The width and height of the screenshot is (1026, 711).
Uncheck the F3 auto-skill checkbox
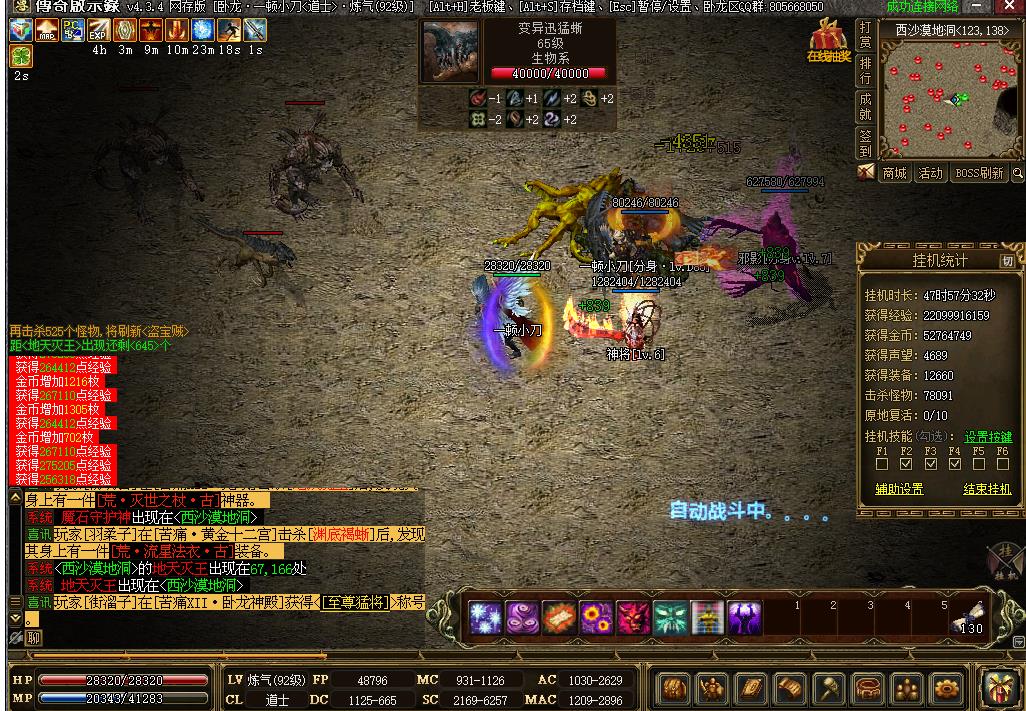click(x=930, y=463)
